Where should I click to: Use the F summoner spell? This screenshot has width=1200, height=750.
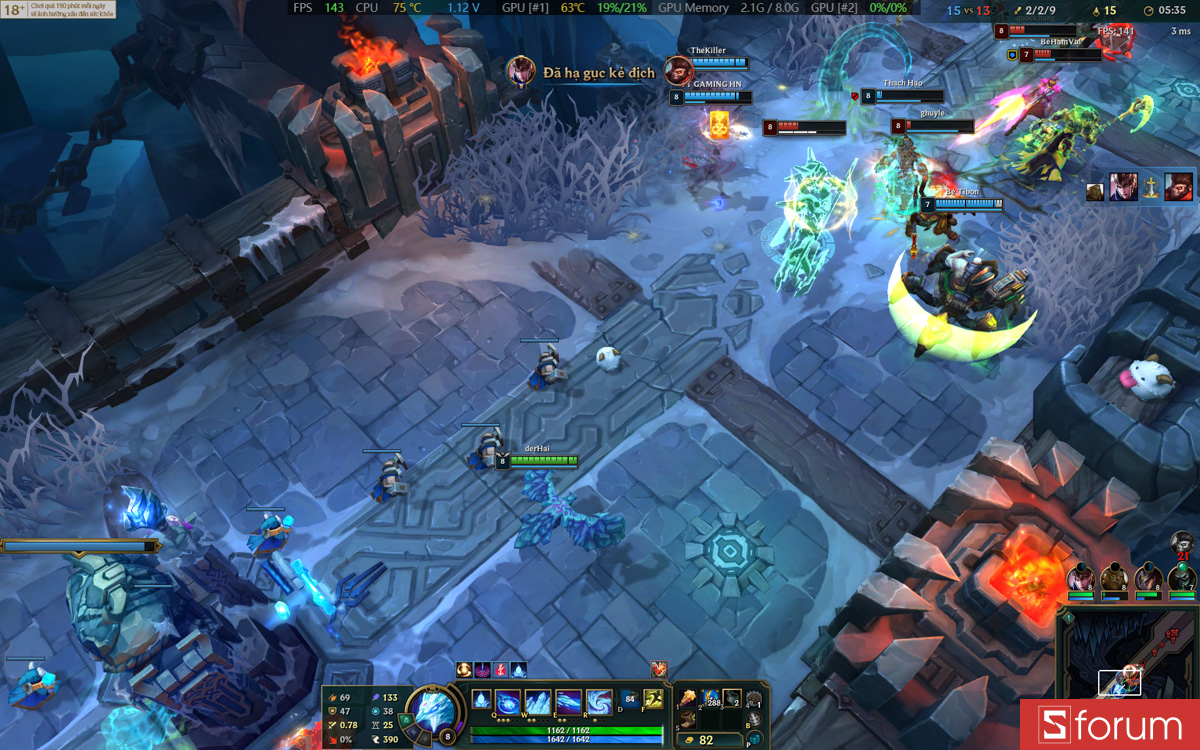654,700
